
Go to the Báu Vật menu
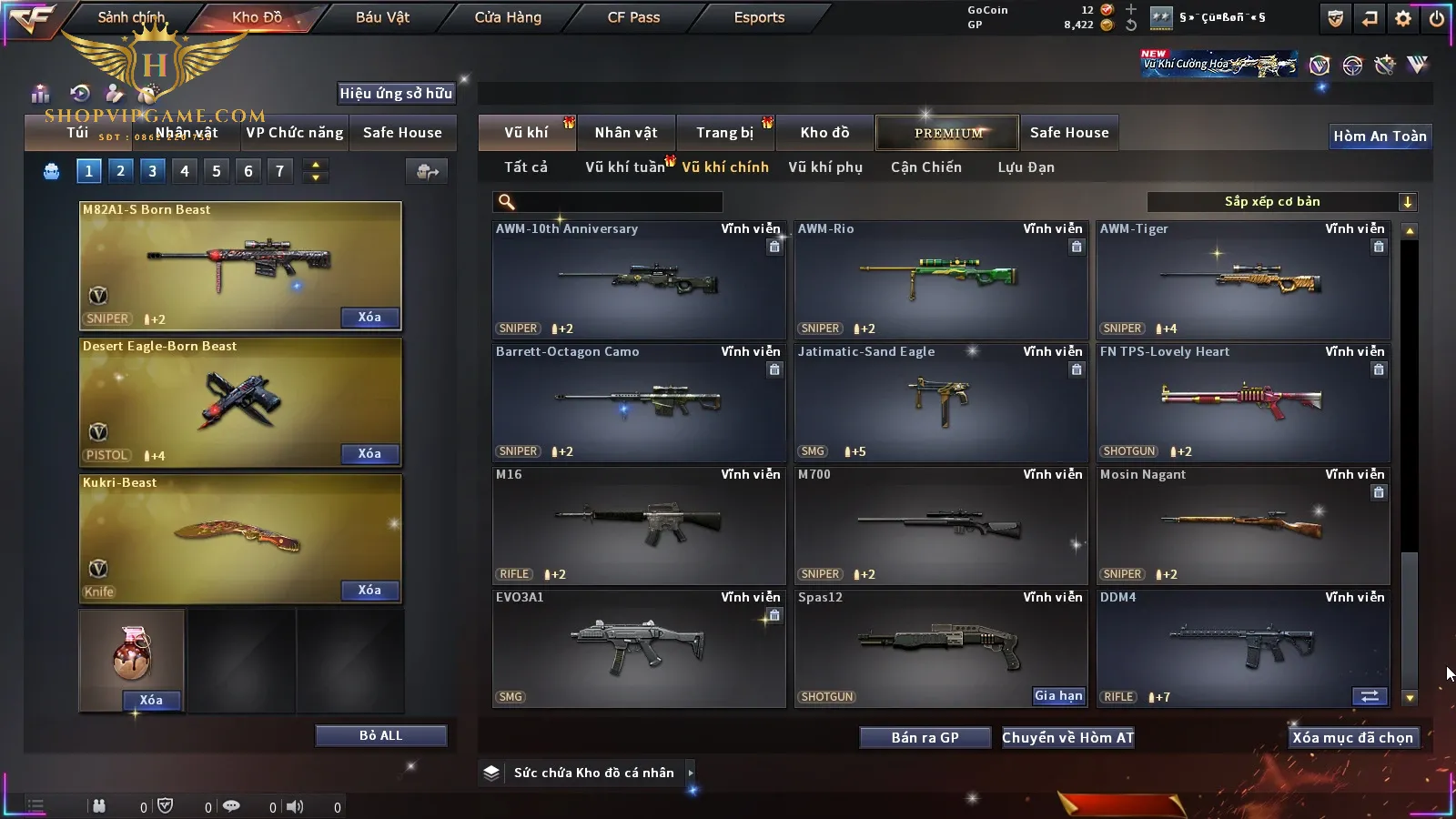tap(382, 17)
